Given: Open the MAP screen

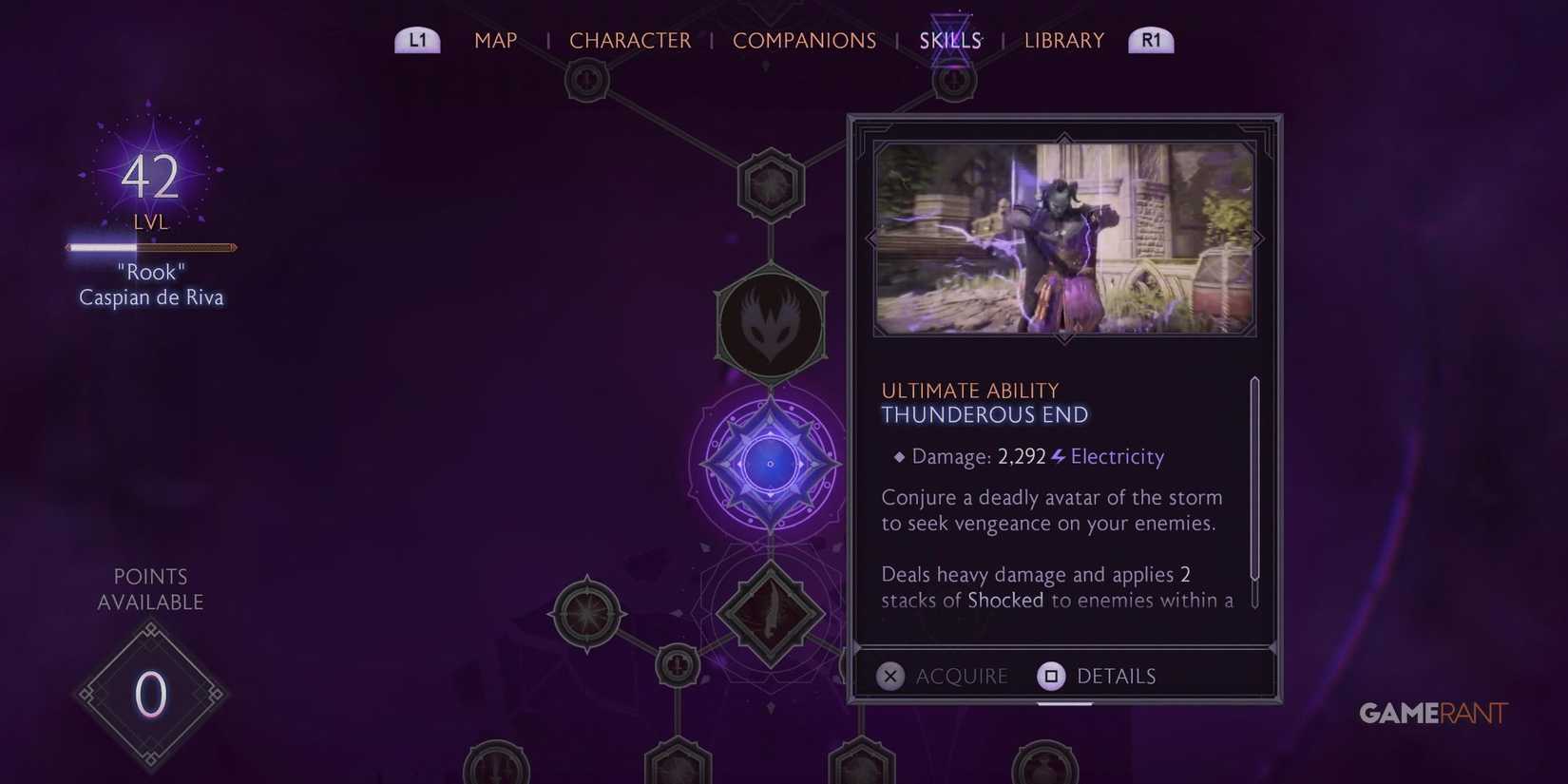Looking at the screenshot, I should 495,40.
